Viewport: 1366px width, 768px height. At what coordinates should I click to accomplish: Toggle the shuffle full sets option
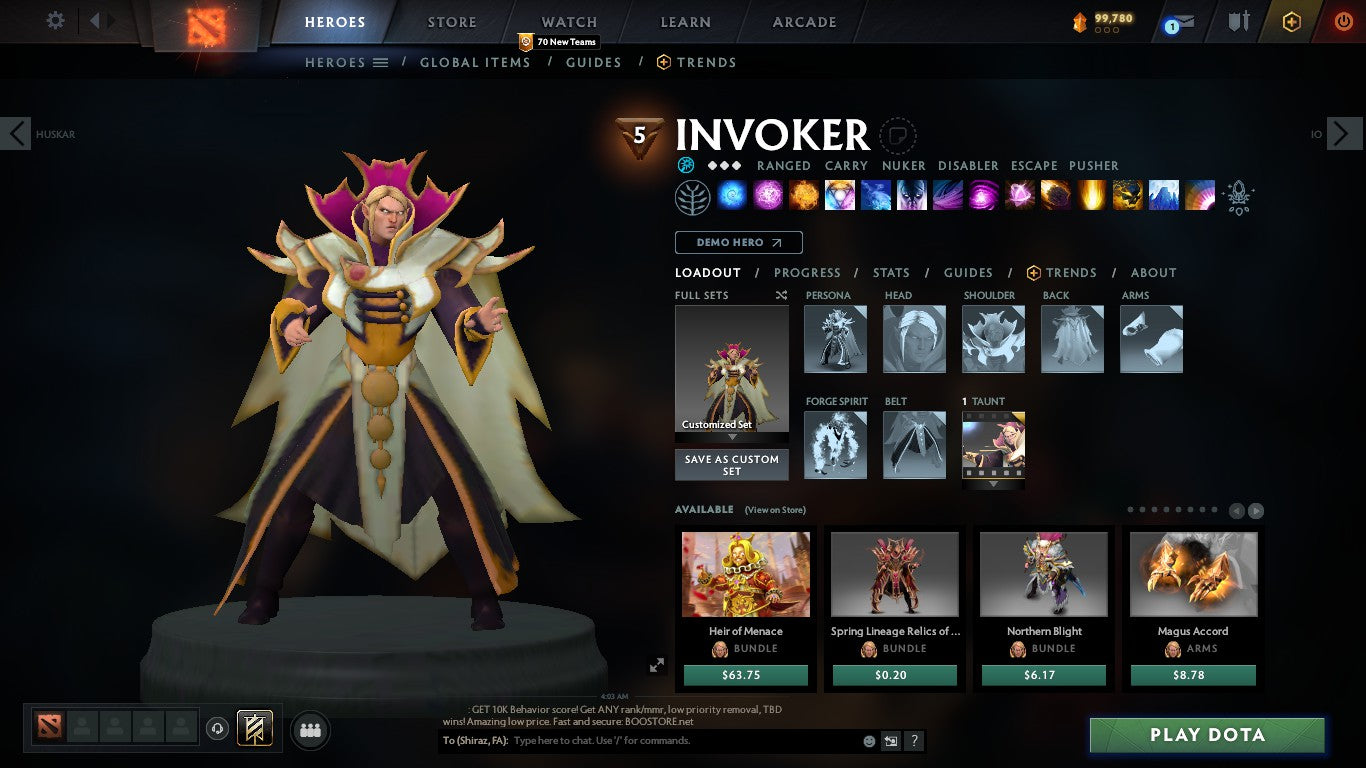pos(781,295)
